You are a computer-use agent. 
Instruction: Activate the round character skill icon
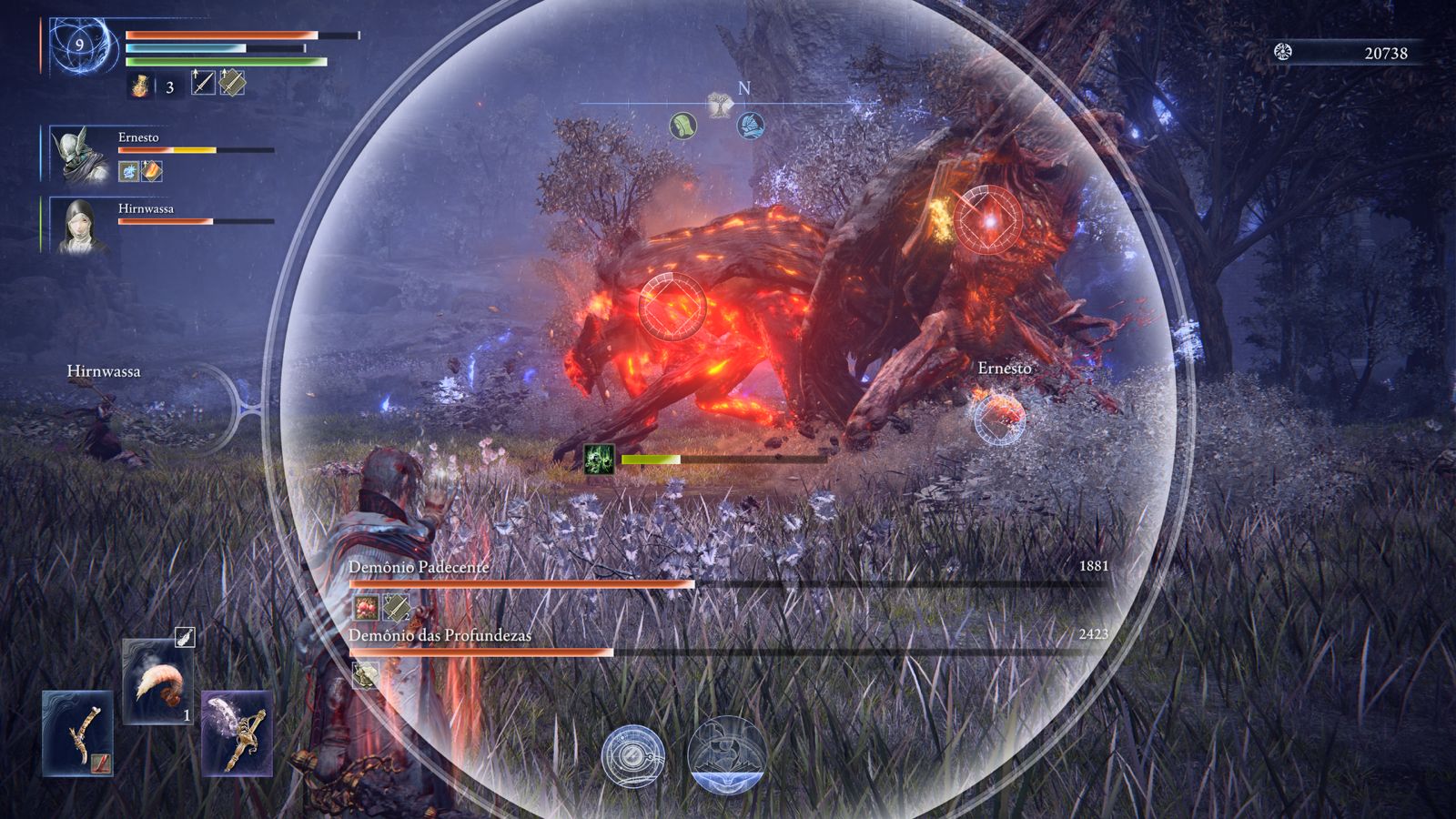633,757
